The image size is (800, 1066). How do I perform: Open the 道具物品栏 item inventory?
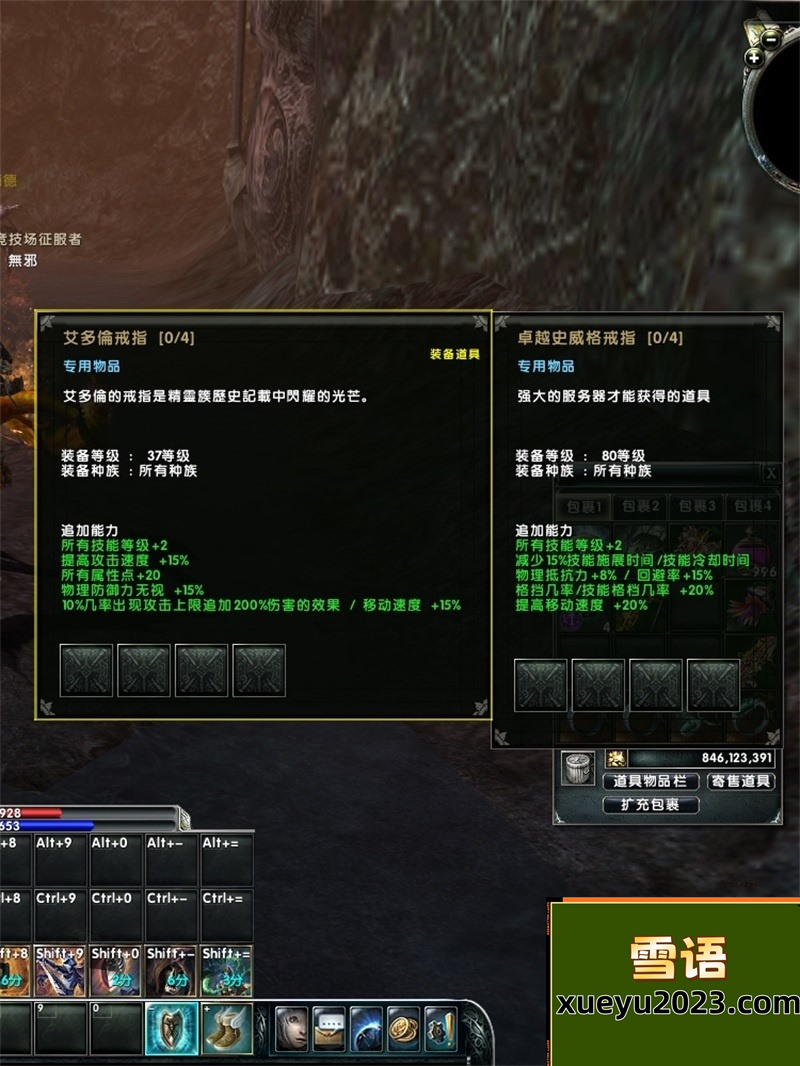click(650, 781)
